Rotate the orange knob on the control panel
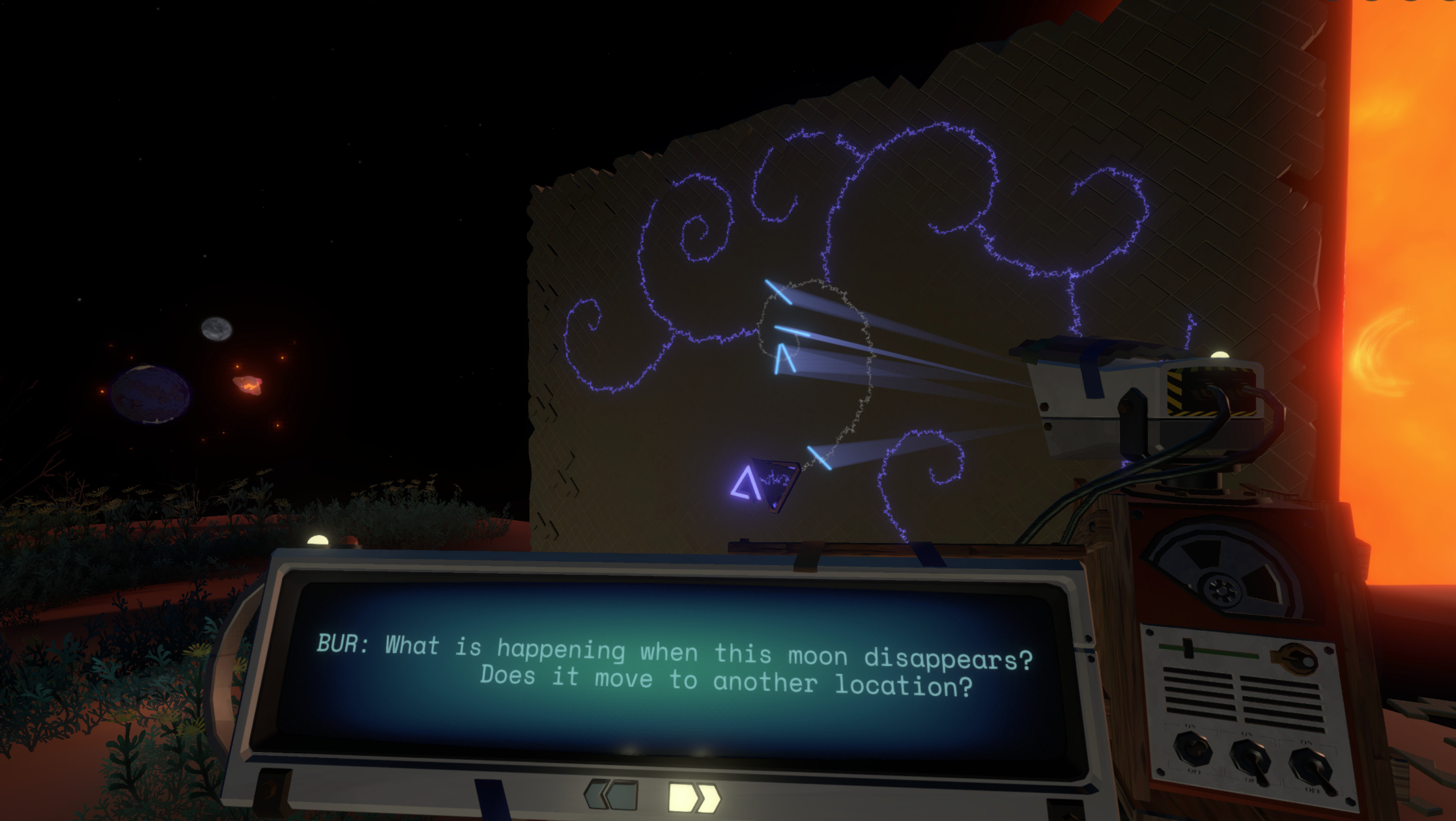 (x=1297, y=658)
